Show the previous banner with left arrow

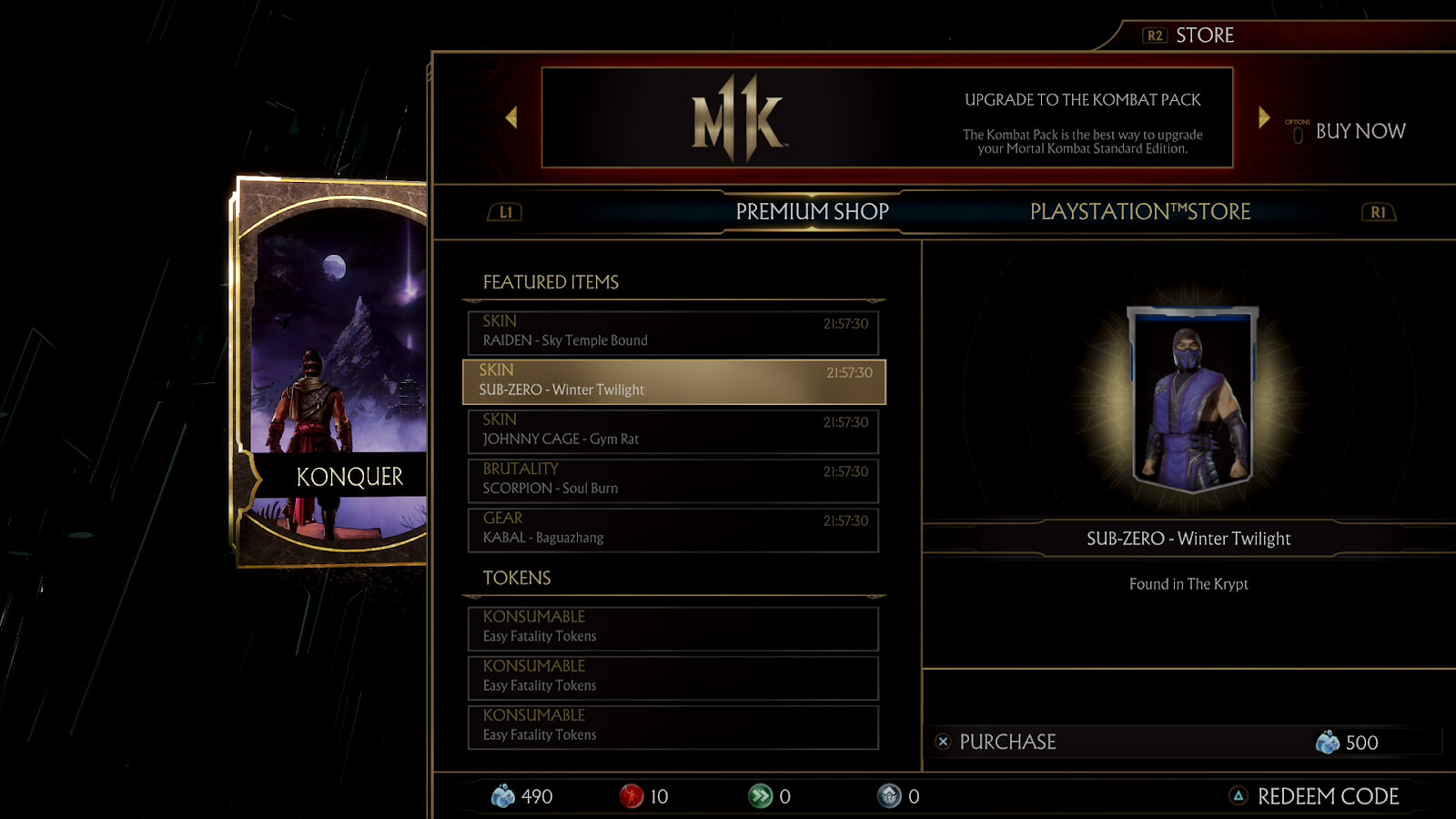pyautogui.click(x=511, y=117)
